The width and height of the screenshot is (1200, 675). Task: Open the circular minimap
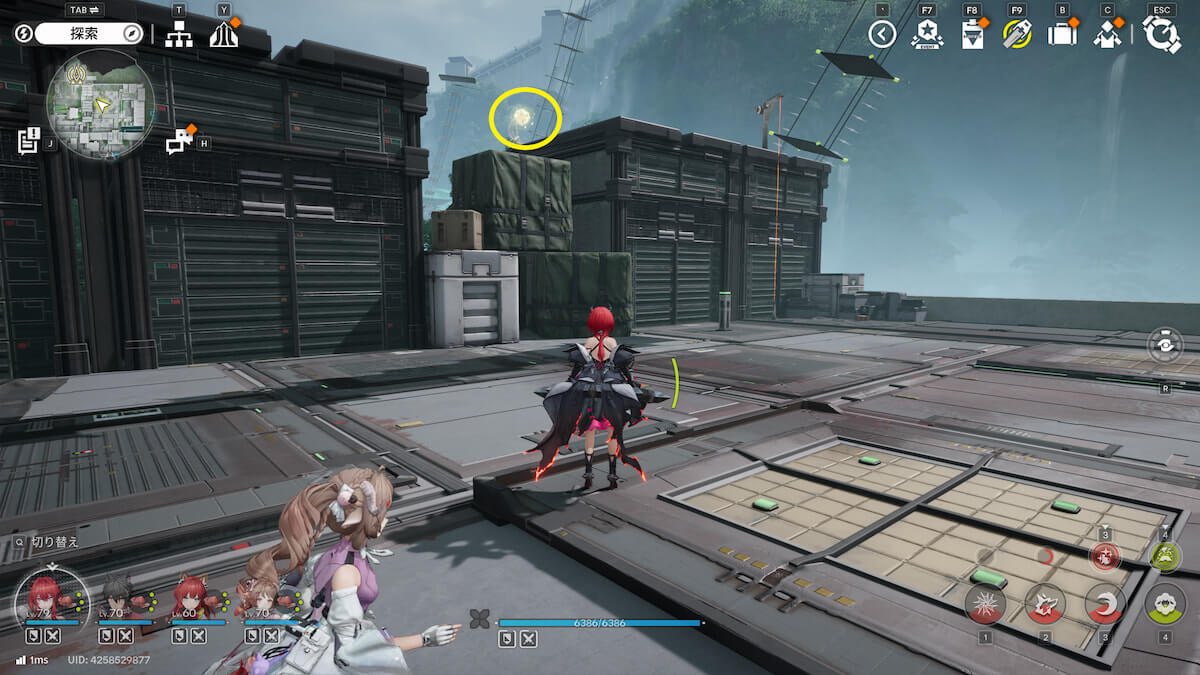point(100,104)
